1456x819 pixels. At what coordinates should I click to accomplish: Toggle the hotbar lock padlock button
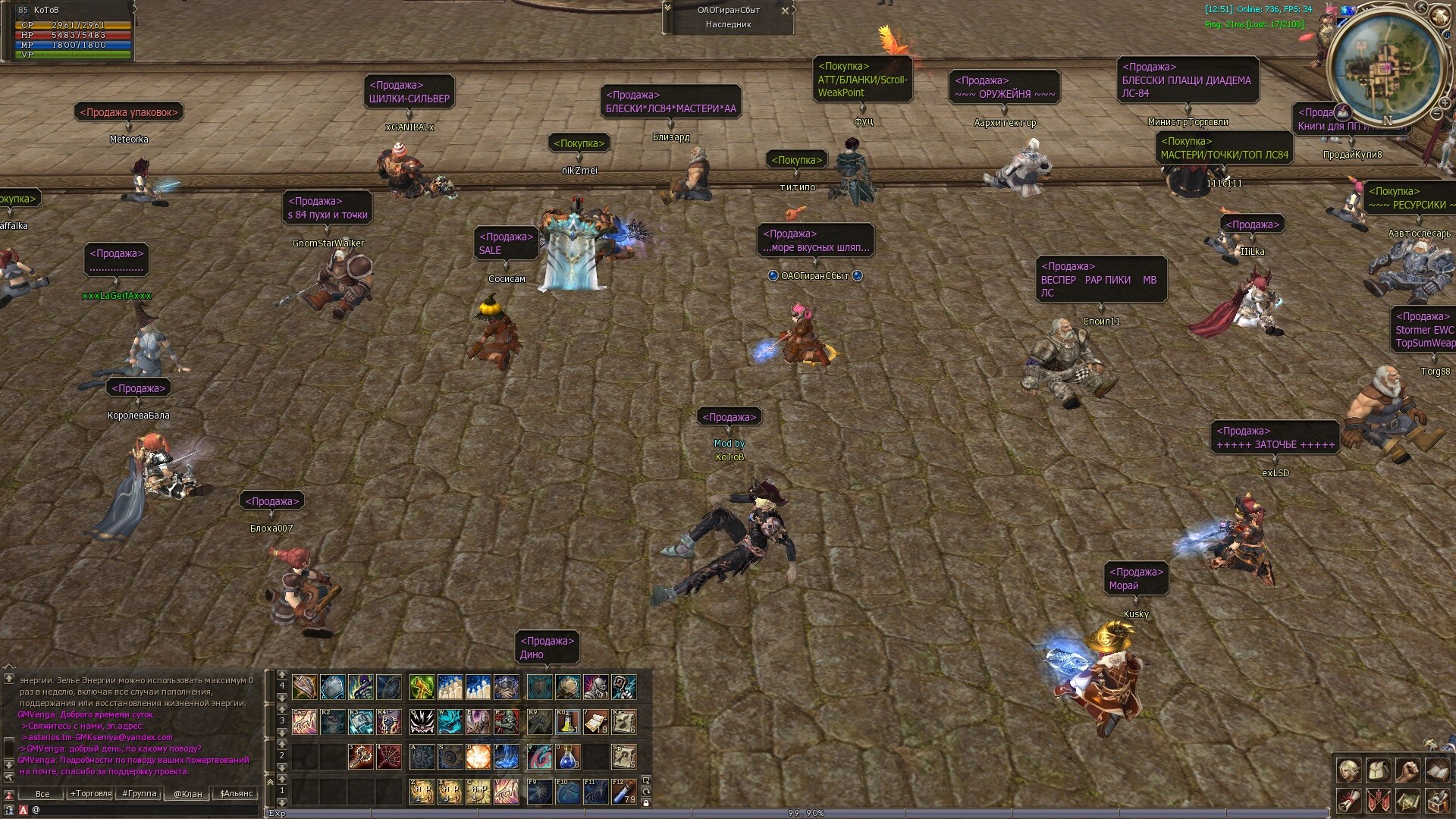point(646,803)
